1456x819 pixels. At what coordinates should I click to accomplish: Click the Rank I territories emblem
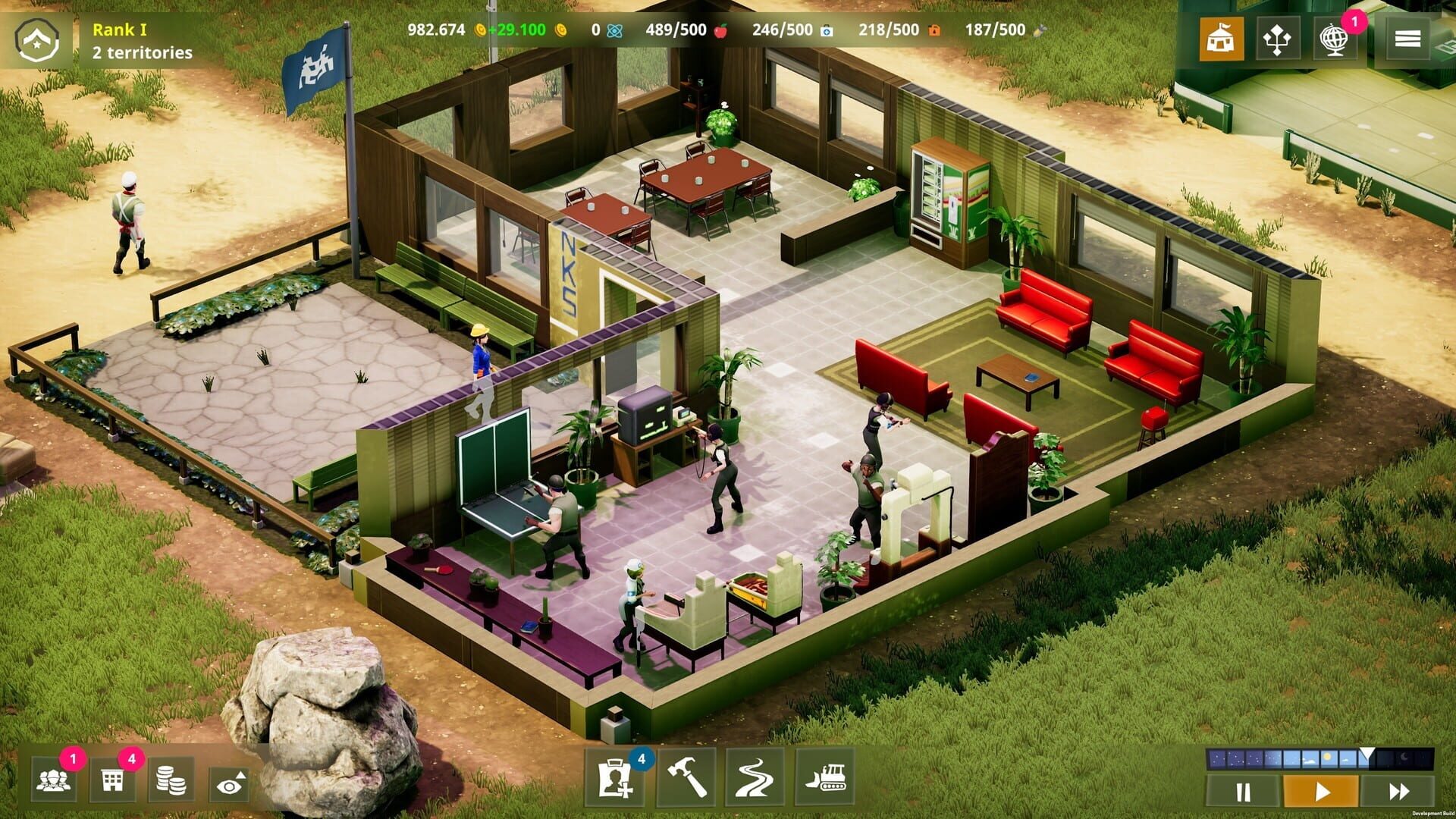point(37,34)
